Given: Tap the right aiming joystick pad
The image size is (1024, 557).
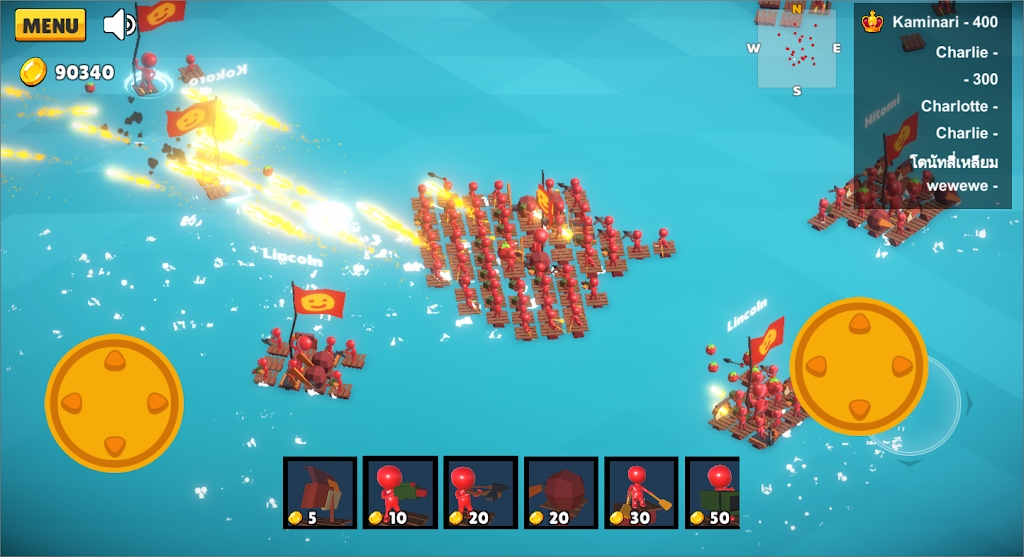Looking at the screenshot, I should (x=859, y=366).
